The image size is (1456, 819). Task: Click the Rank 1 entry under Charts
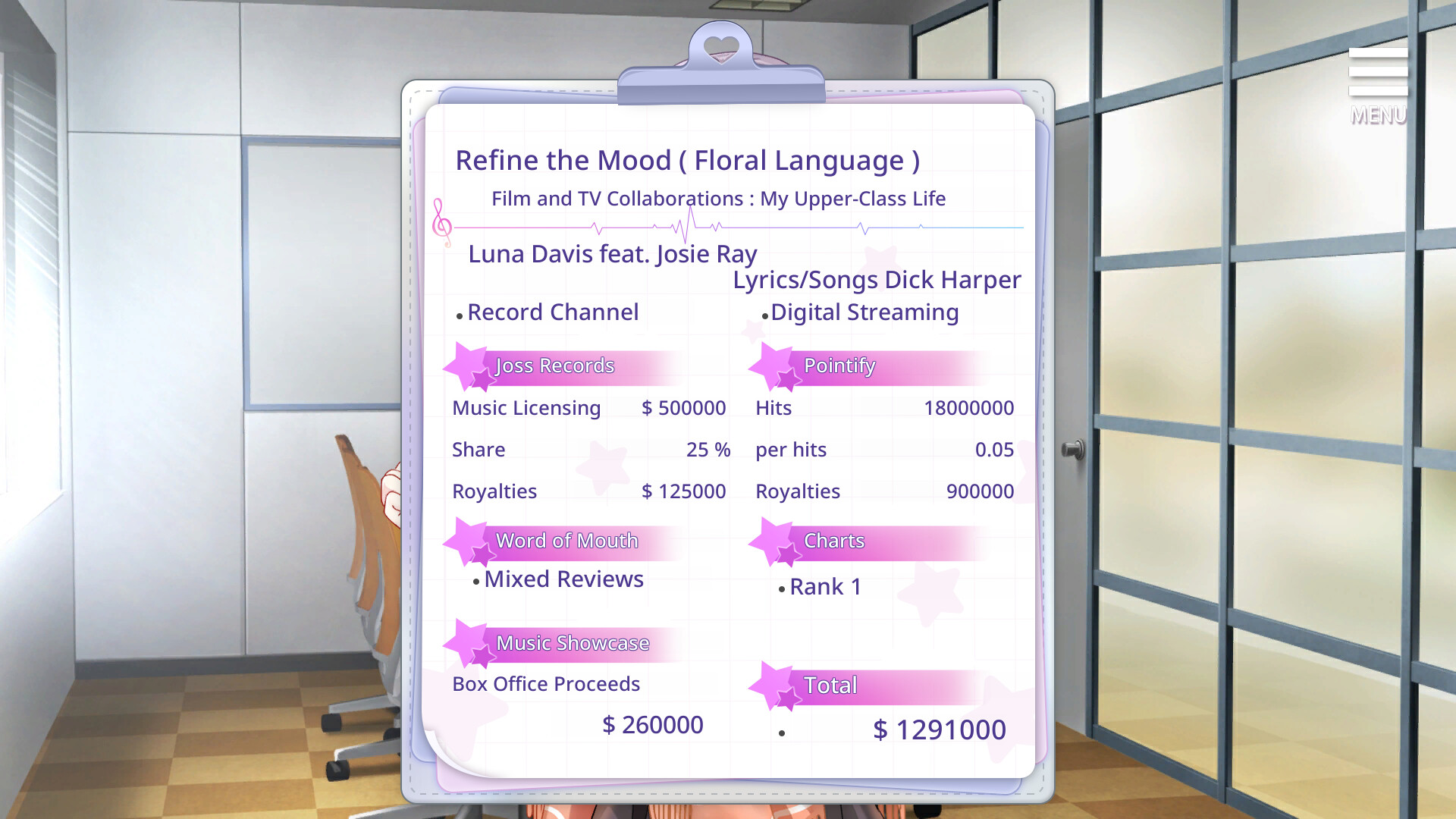(825, 586)
